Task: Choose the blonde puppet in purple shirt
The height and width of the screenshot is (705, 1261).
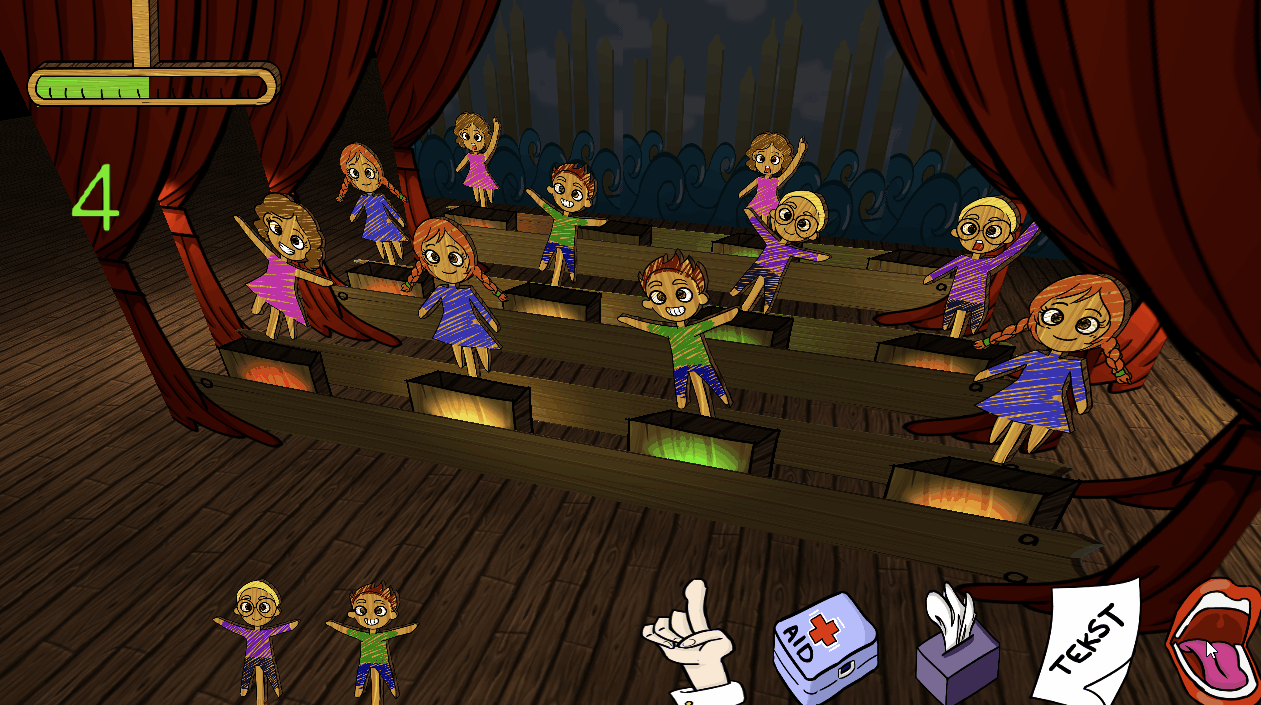Action: pyautogui.click(x=257, y=637)
